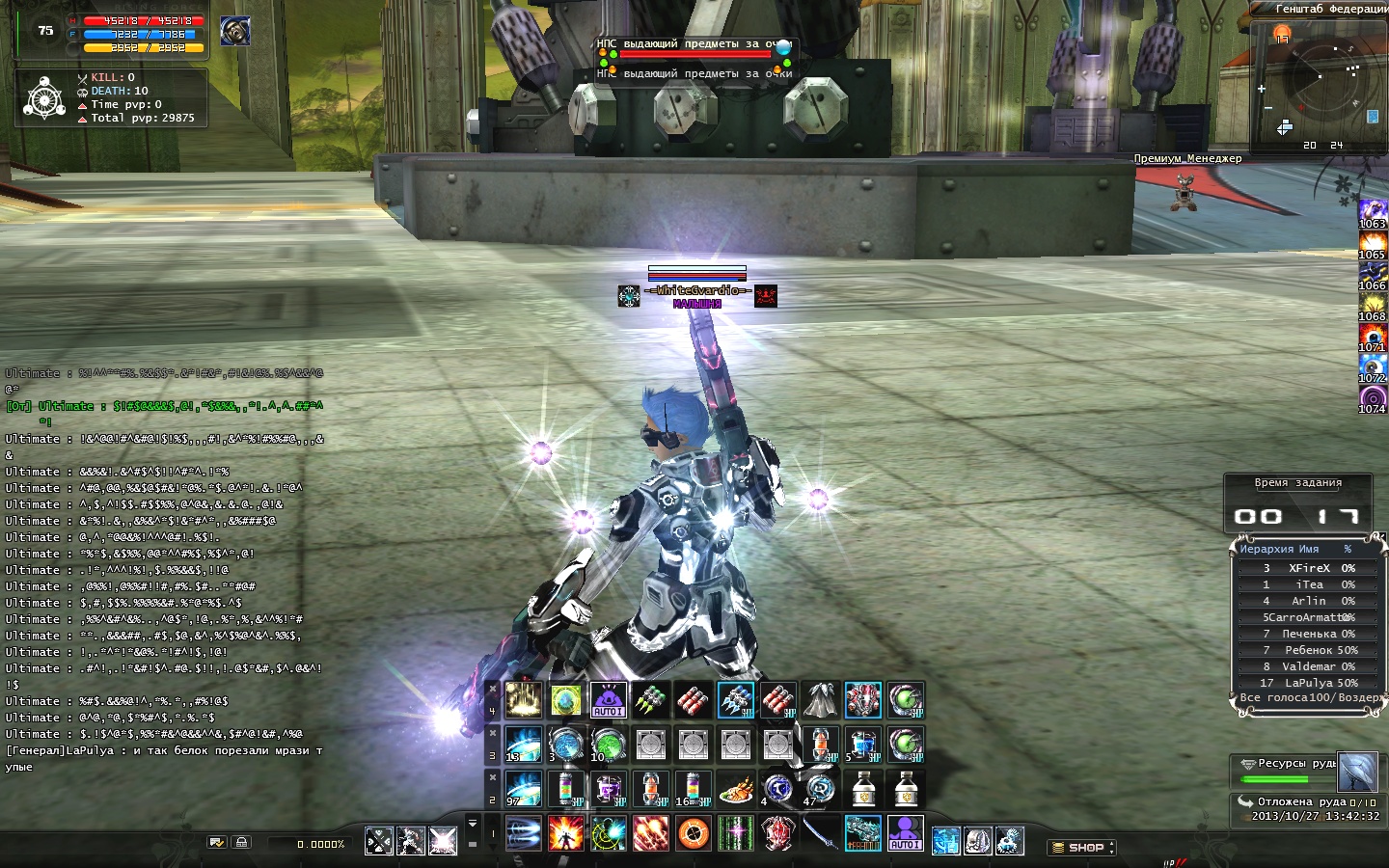Trigger the fiery explosion figure skill

pyautogui.click(x=566, y=833)
